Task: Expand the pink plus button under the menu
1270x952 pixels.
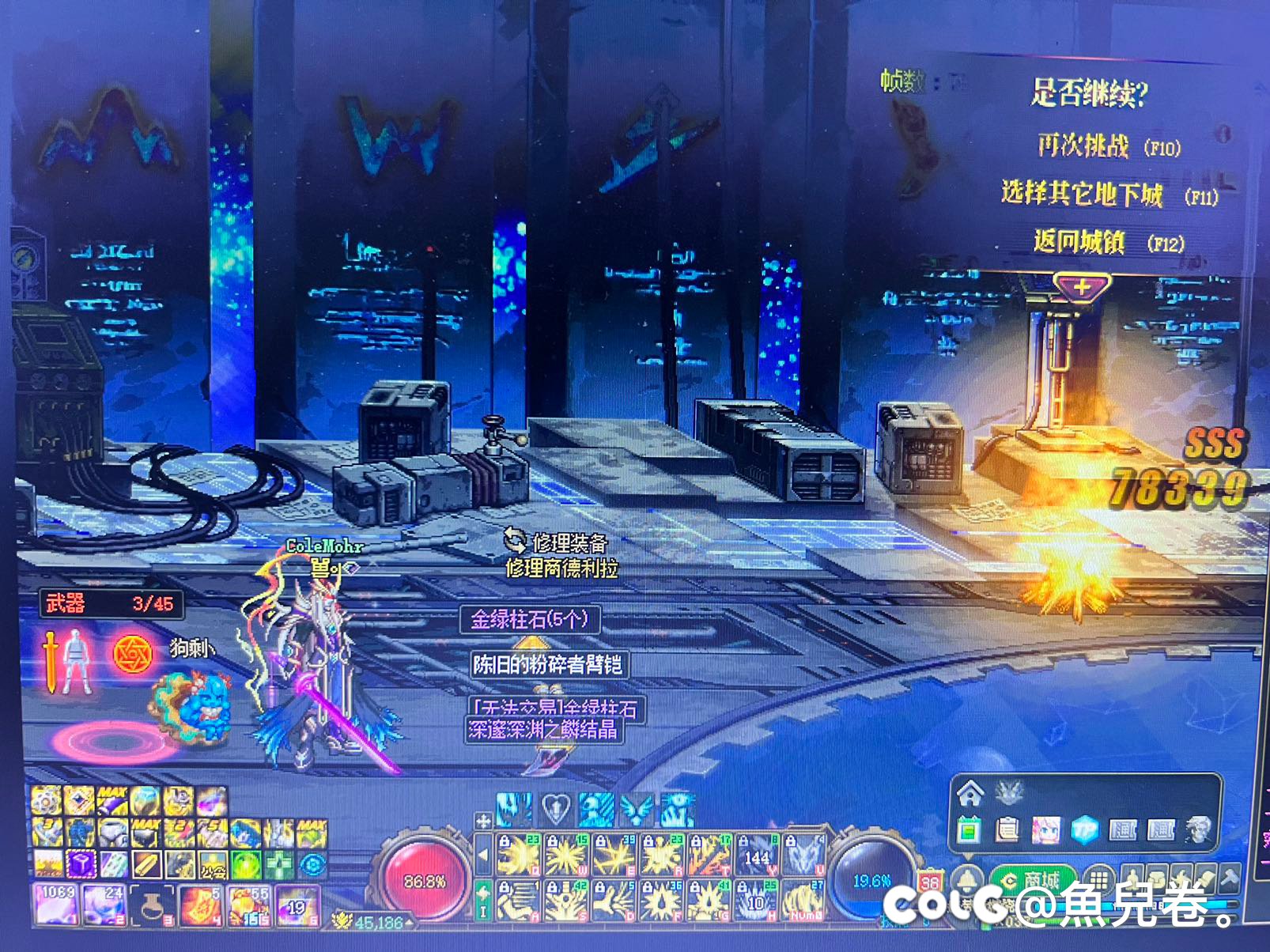Action: [x=1081, y=287]
